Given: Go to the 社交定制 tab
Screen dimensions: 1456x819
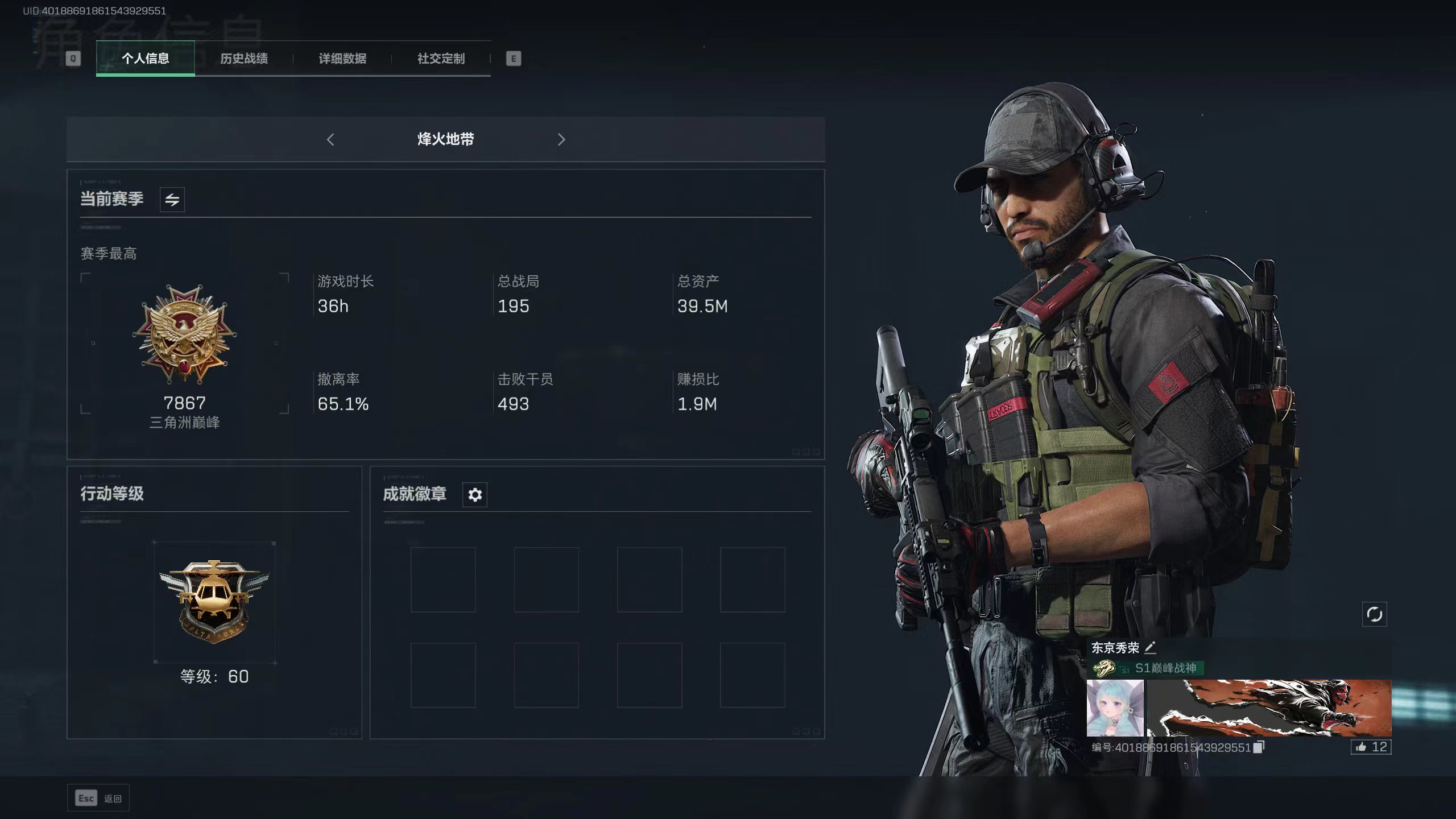Looking at the screenshot, I should (441, 59).
